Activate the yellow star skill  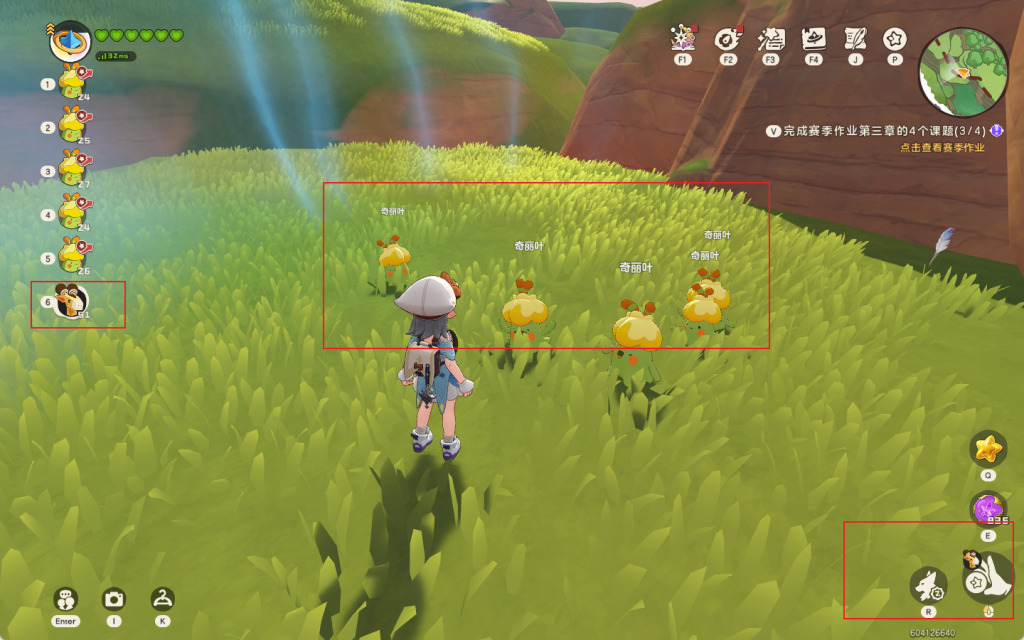[x=988, y=447]
